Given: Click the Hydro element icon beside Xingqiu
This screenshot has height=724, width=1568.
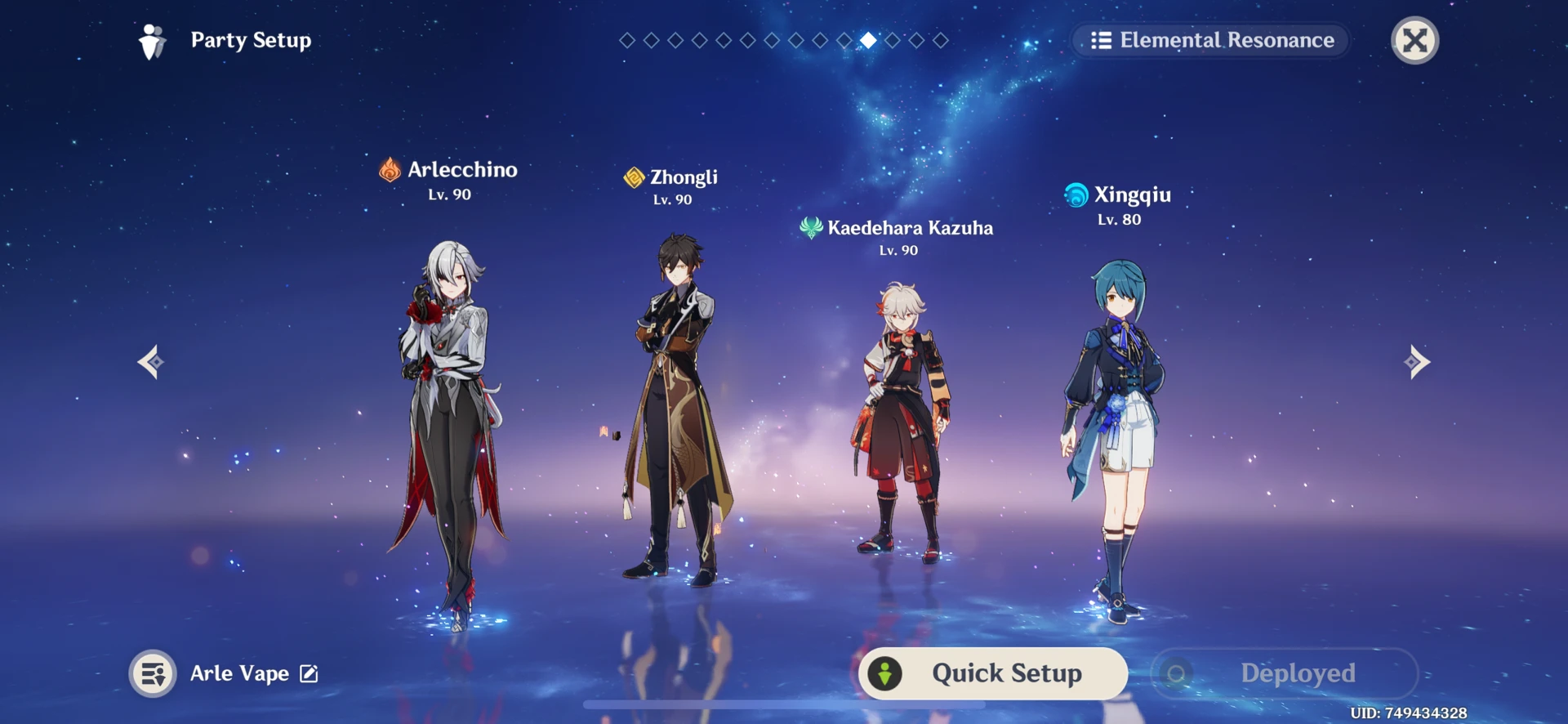Looking at the screenshot, I should click(x=1077, y=195).
